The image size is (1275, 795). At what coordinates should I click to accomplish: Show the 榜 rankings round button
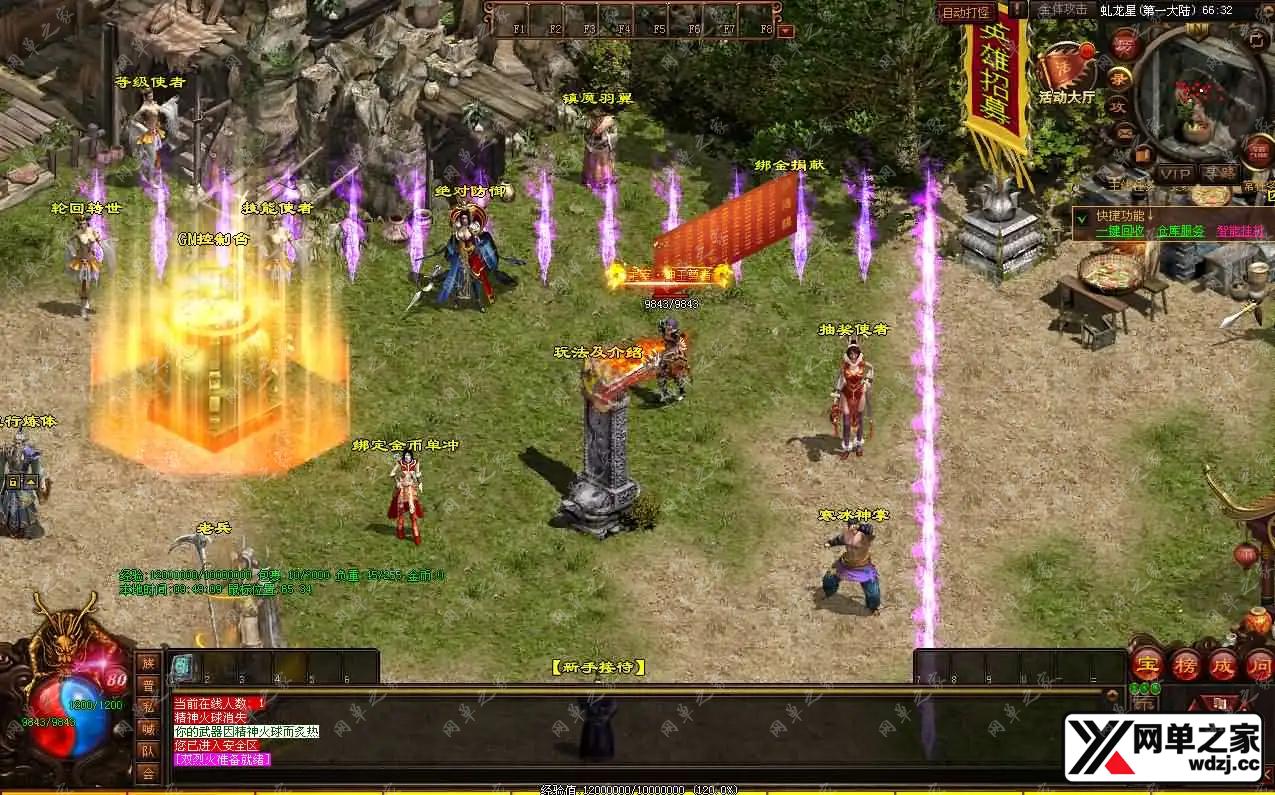[x=1186, y=665]
